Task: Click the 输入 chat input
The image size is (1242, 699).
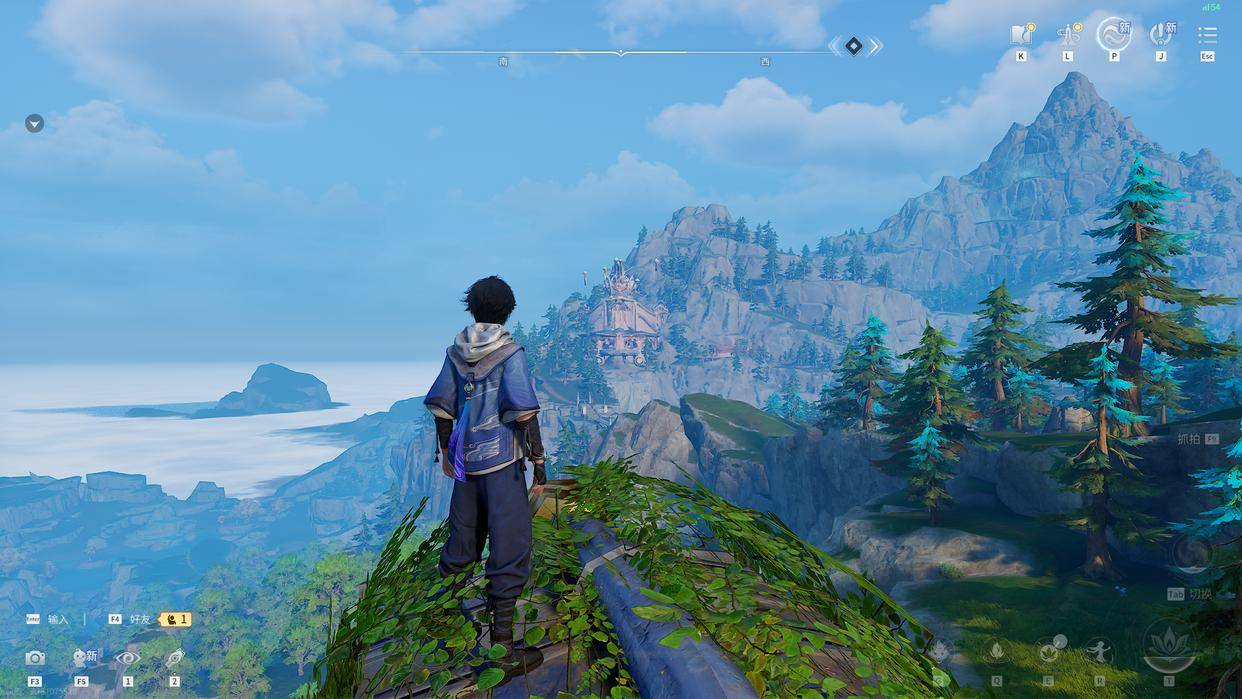Action: coord(58,619)
